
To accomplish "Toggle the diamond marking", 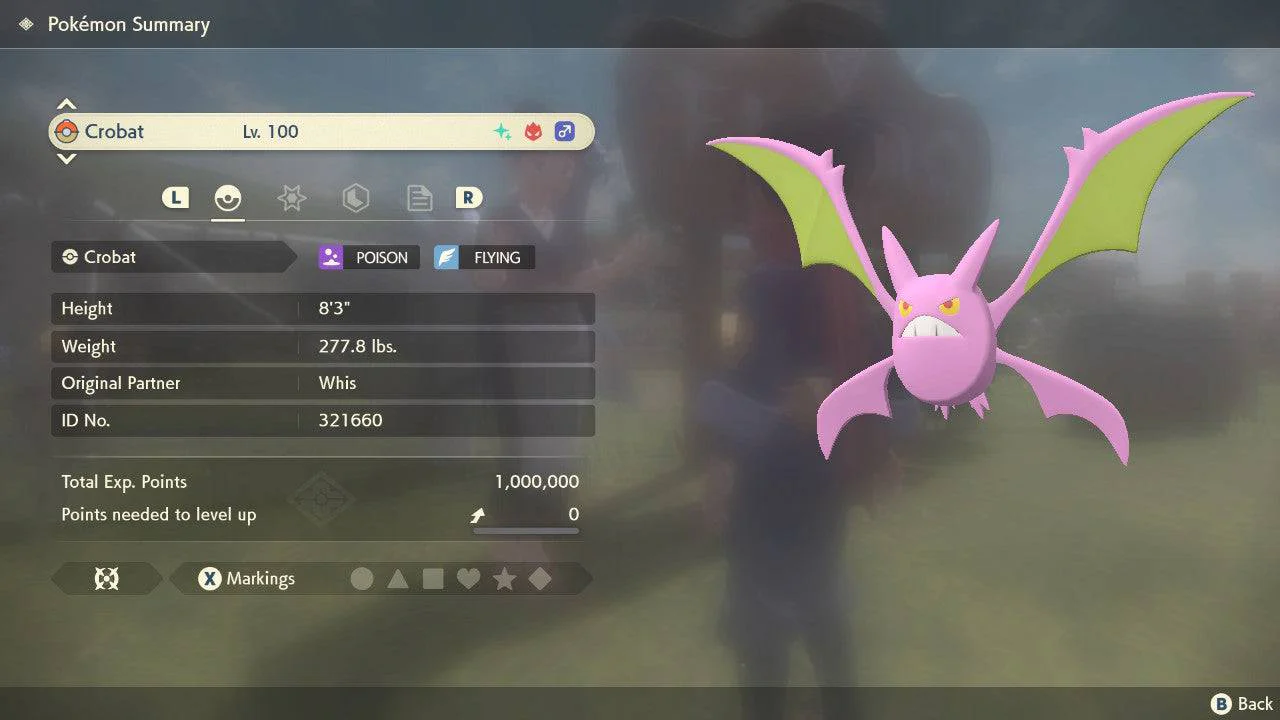I will tap(540, 579).
